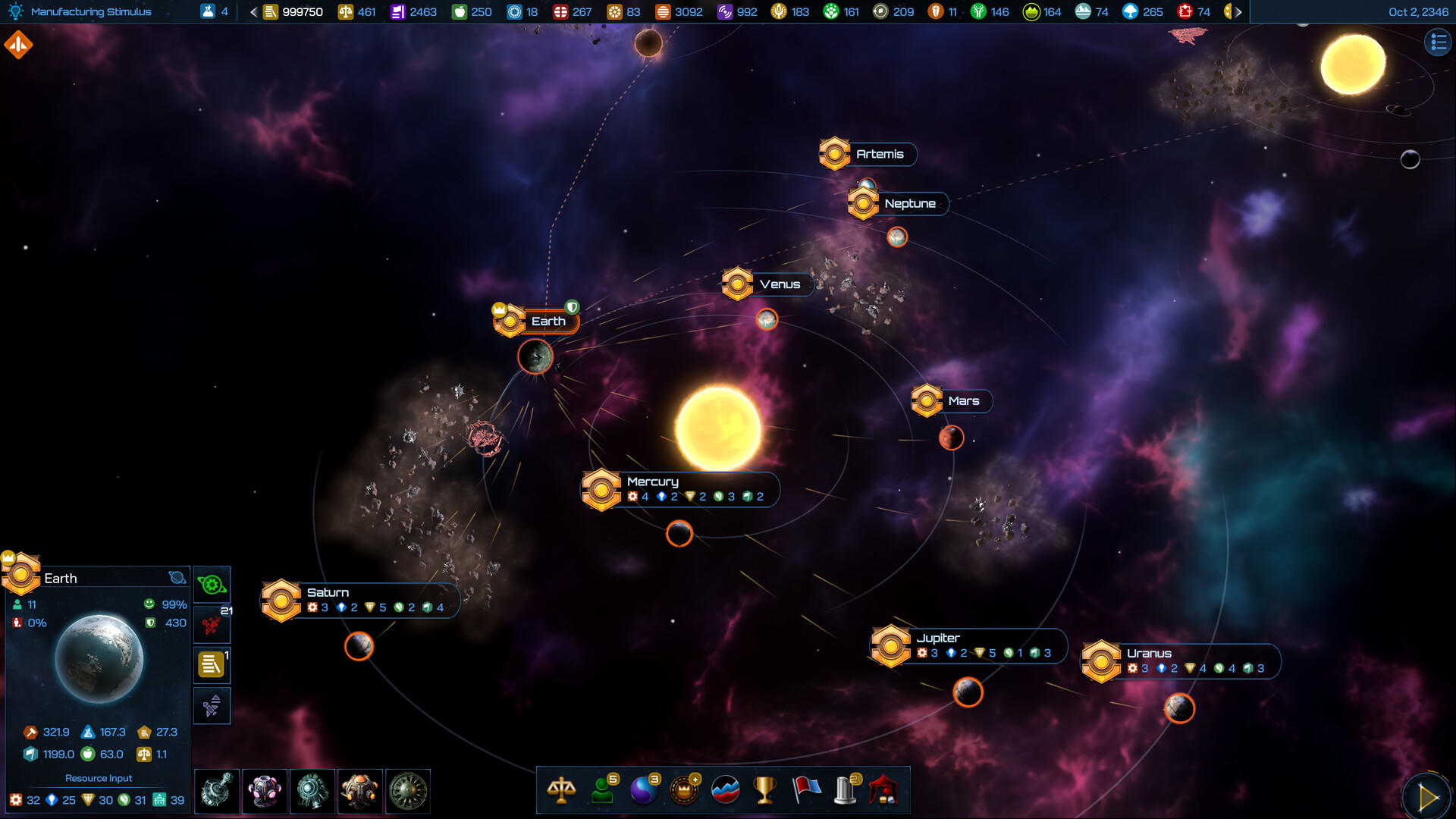Image resolution: width=1456 pixels, height=819 pixels.
Task: Click the Manufacturing Stimulus notification
Action: (x=91, y=11)
